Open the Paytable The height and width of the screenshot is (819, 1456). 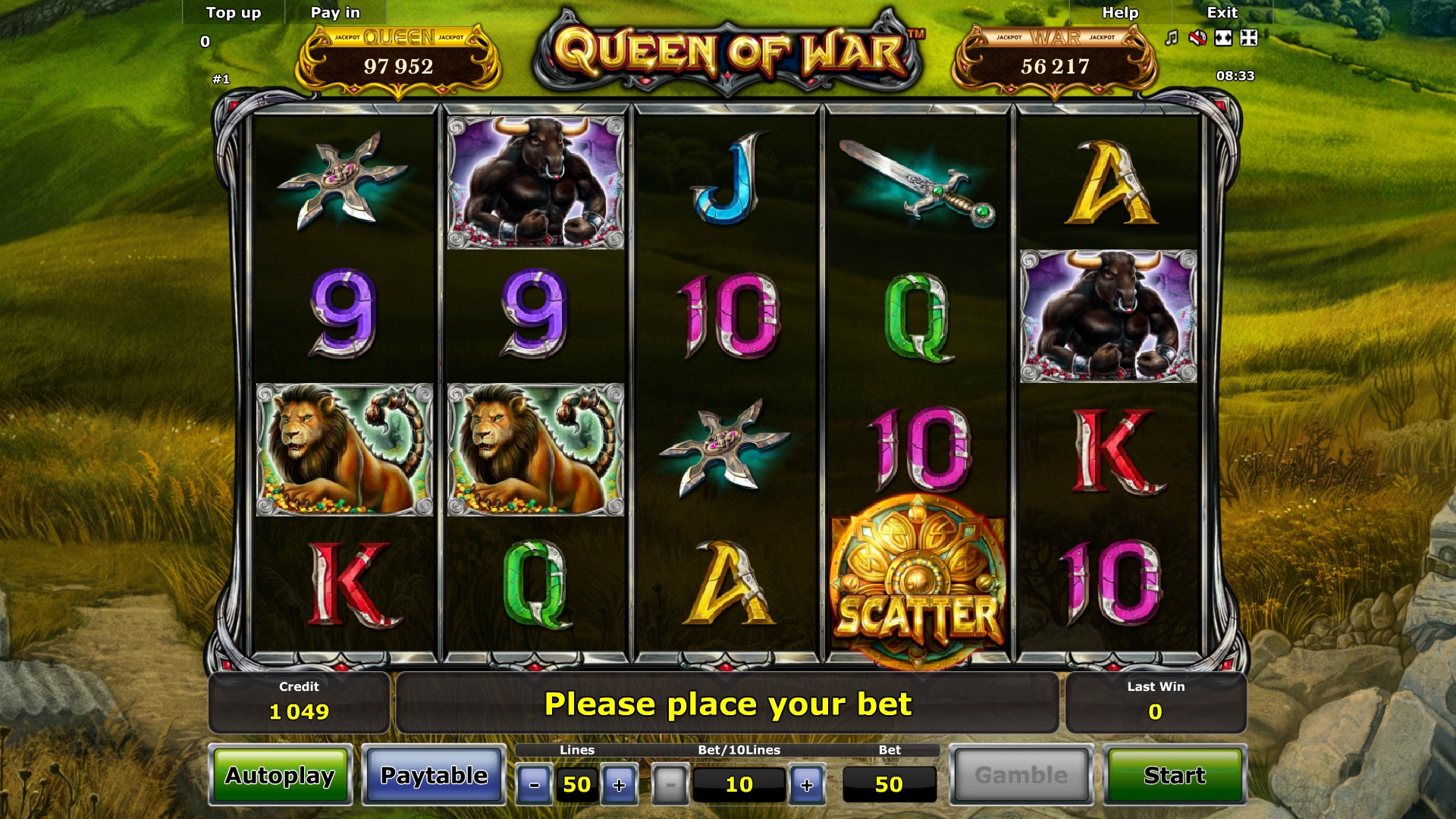pos(434,775)
